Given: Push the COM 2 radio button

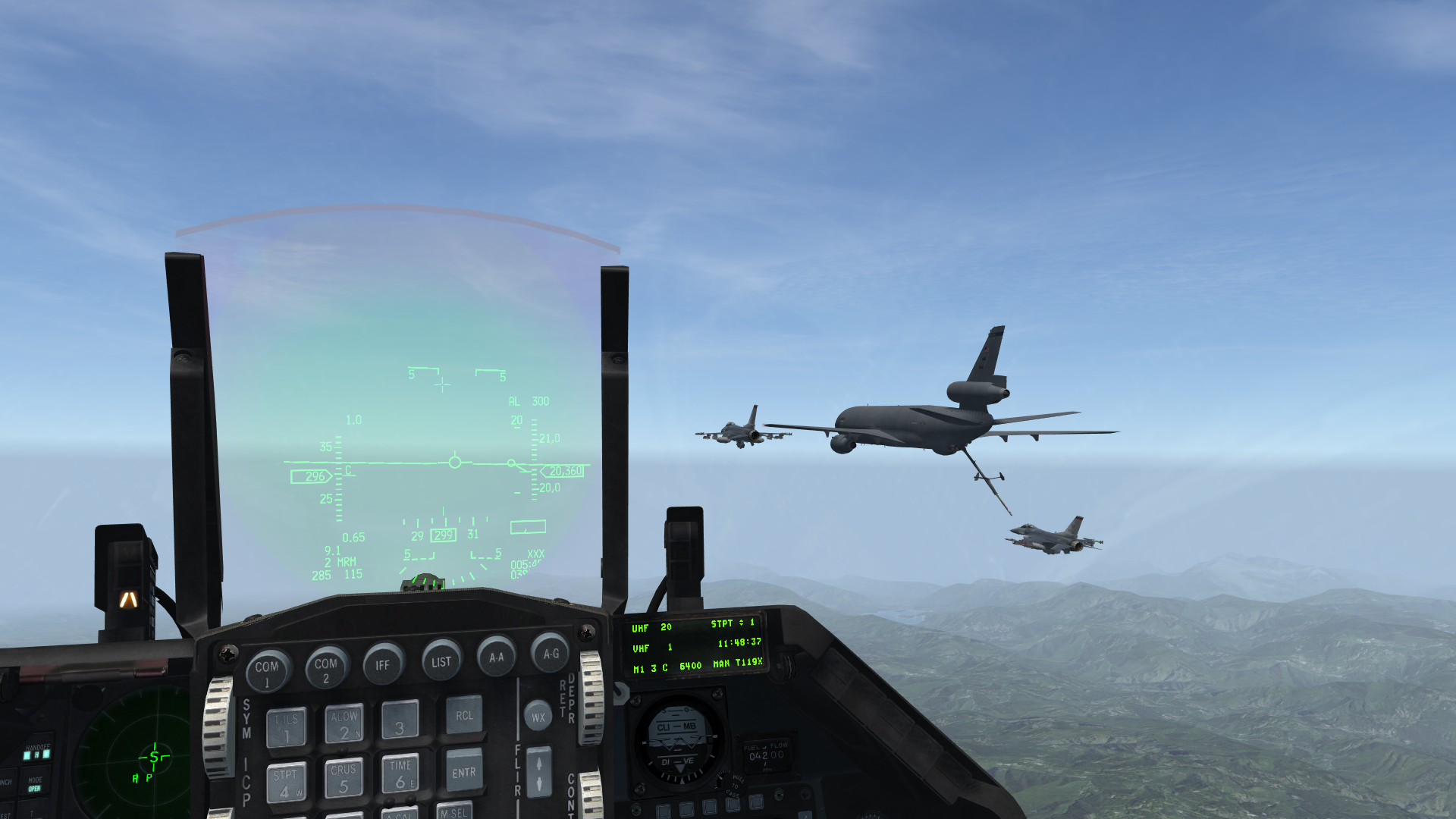Looking at the screenshot, I should pyautogui.click(x=326, y=668).
